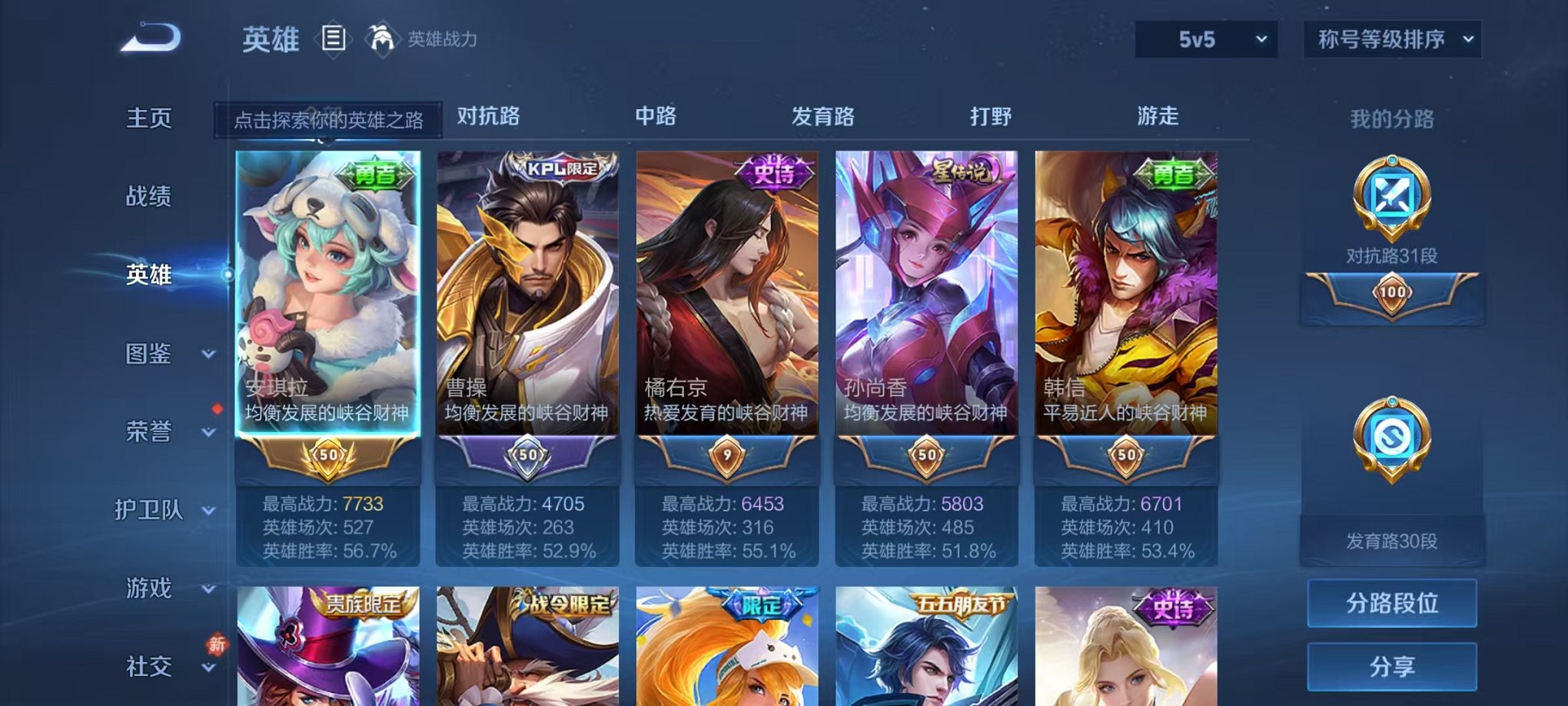Open the 5v5 mode dropdown
Viewport: 1568px width, 706px height.
click(1204, 38)
